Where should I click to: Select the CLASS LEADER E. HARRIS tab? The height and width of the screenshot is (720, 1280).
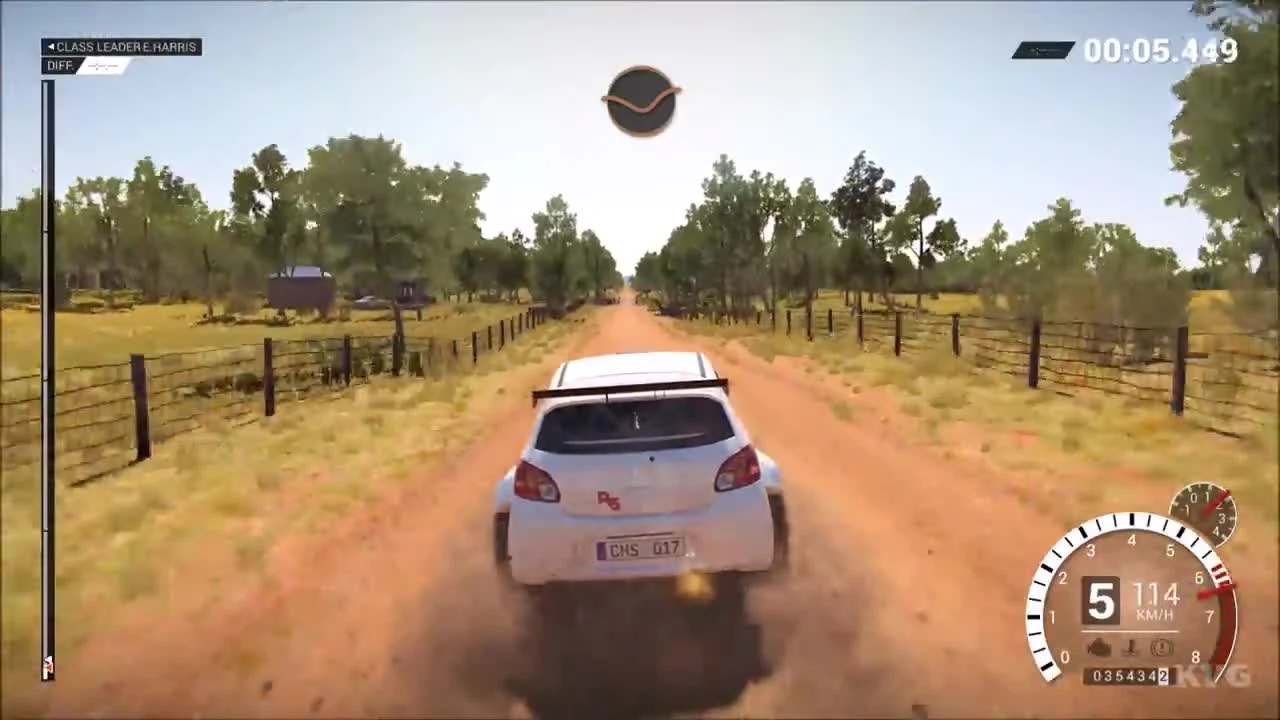pos(122,46)
